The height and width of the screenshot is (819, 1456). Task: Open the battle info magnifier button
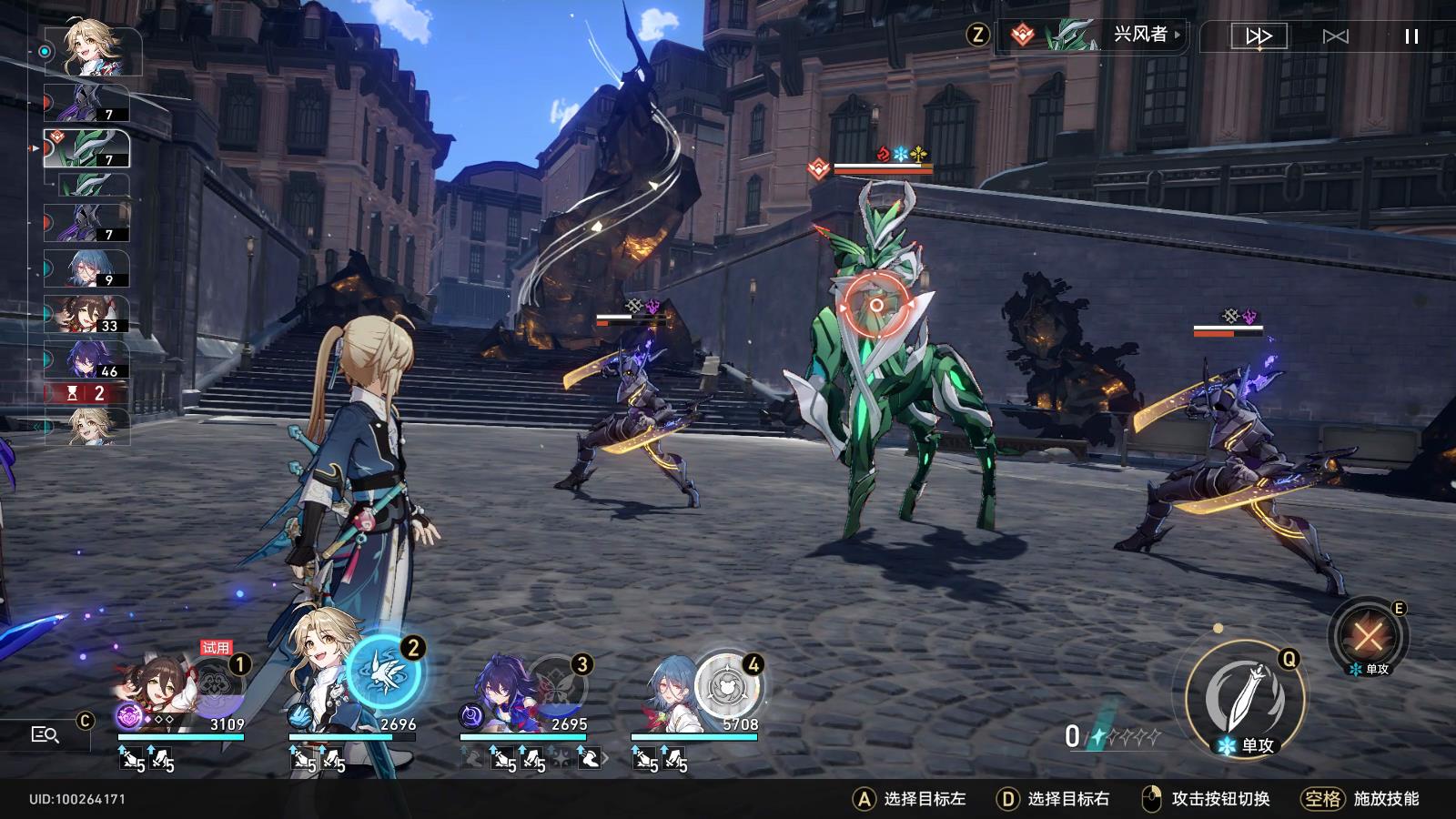tap(45, 734)
